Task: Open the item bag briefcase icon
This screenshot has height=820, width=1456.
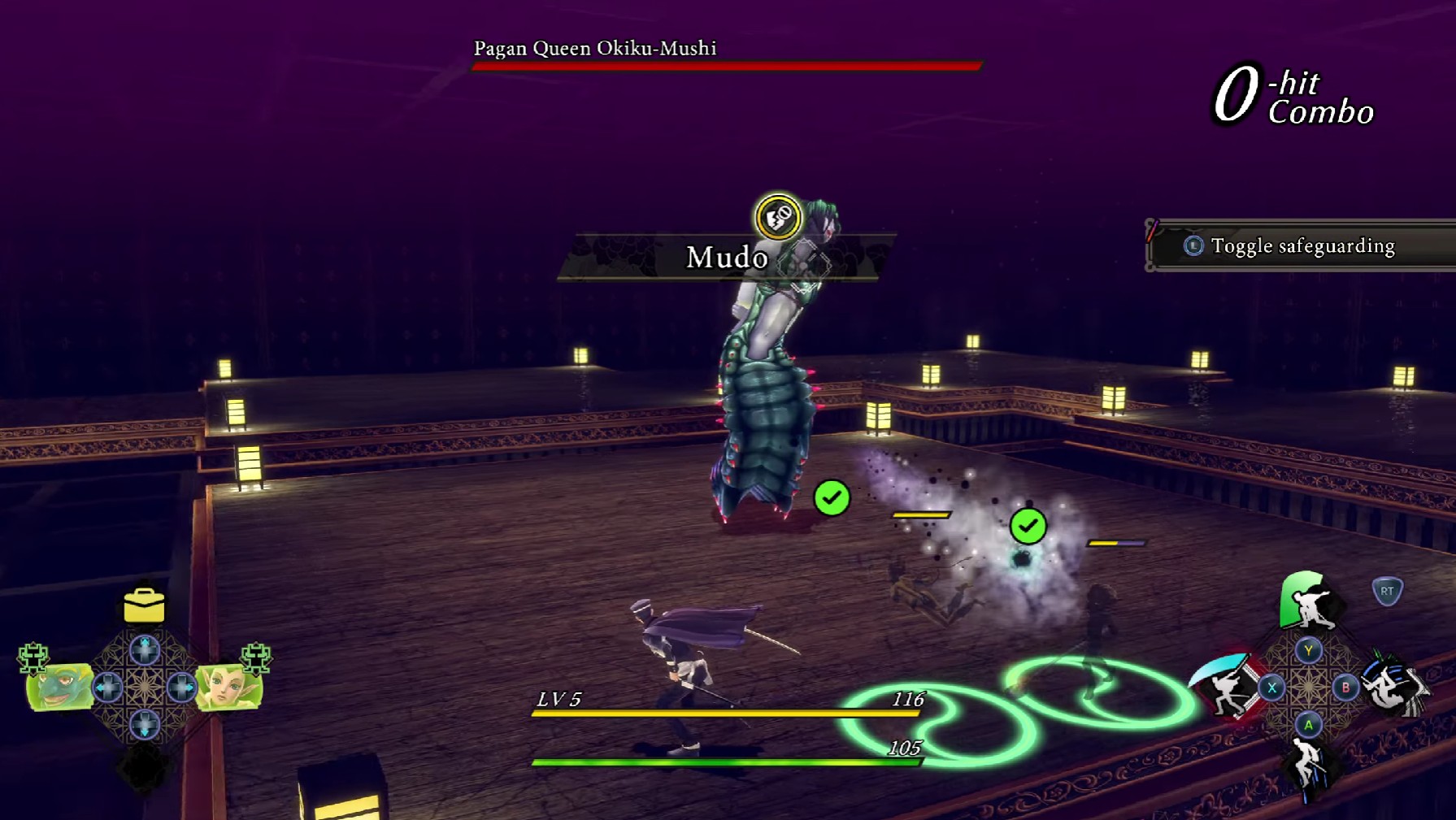Action: (x=143, y=605)
